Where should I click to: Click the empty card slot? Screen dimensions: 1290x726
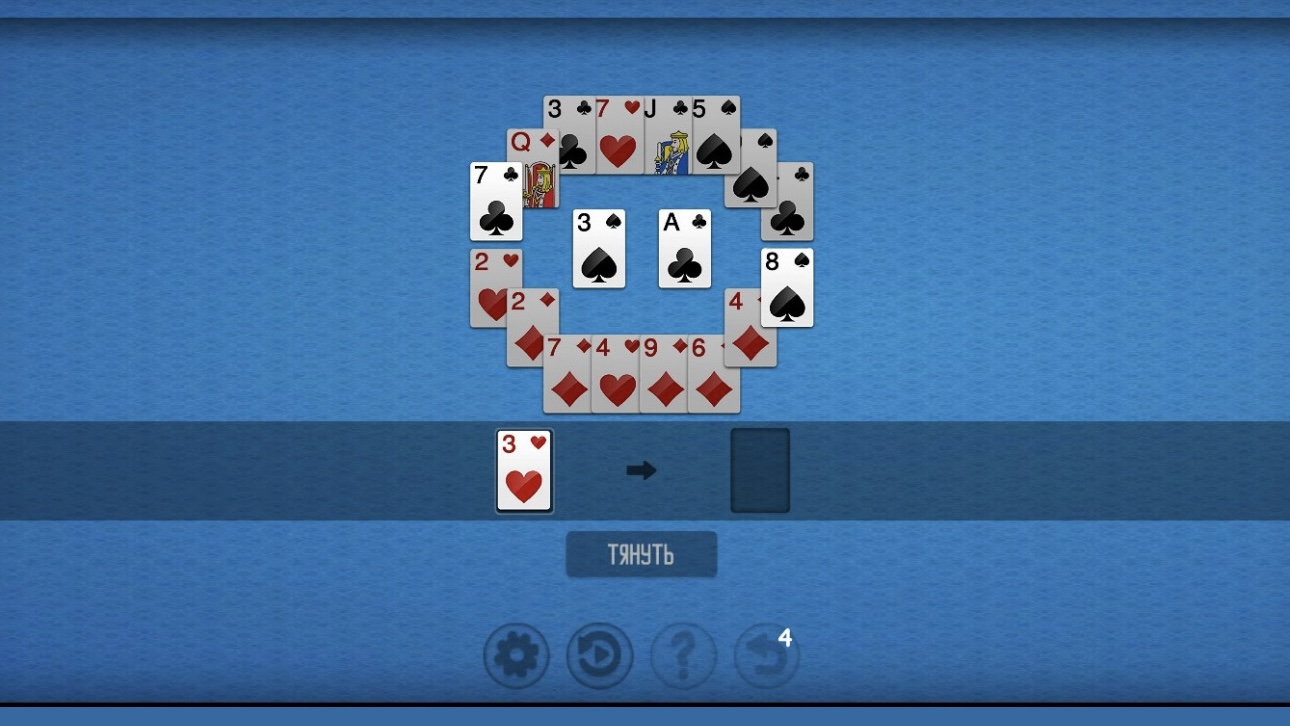pyautogui.click(x=760, y=469)
